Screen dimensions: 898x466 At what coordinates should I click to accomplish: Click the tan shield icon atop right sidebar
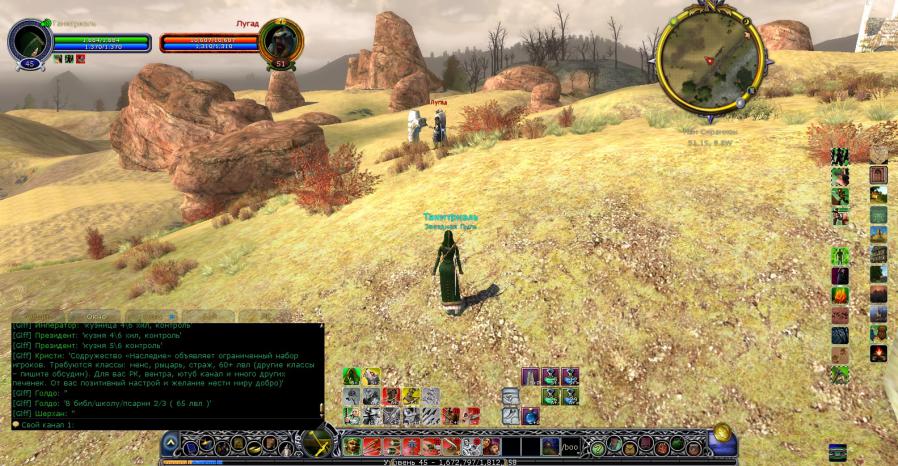(x=878, y=155)
